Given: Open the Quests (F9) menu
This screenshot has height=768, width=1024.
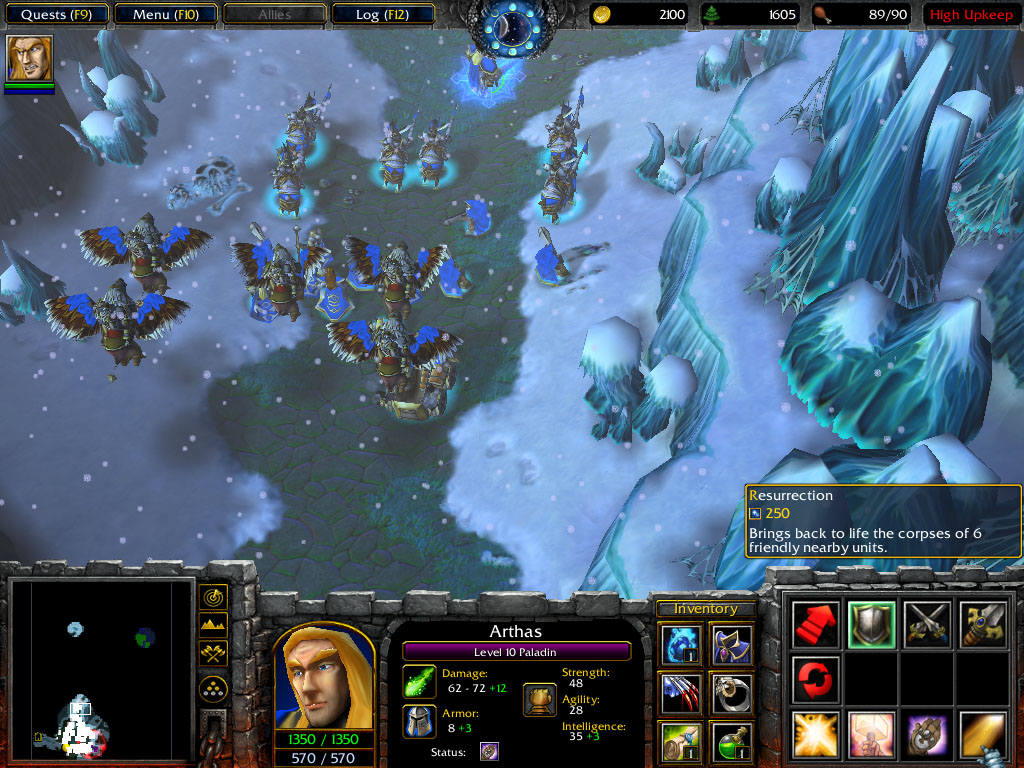Looking at the screenshot, I should (x=55, y=15).
